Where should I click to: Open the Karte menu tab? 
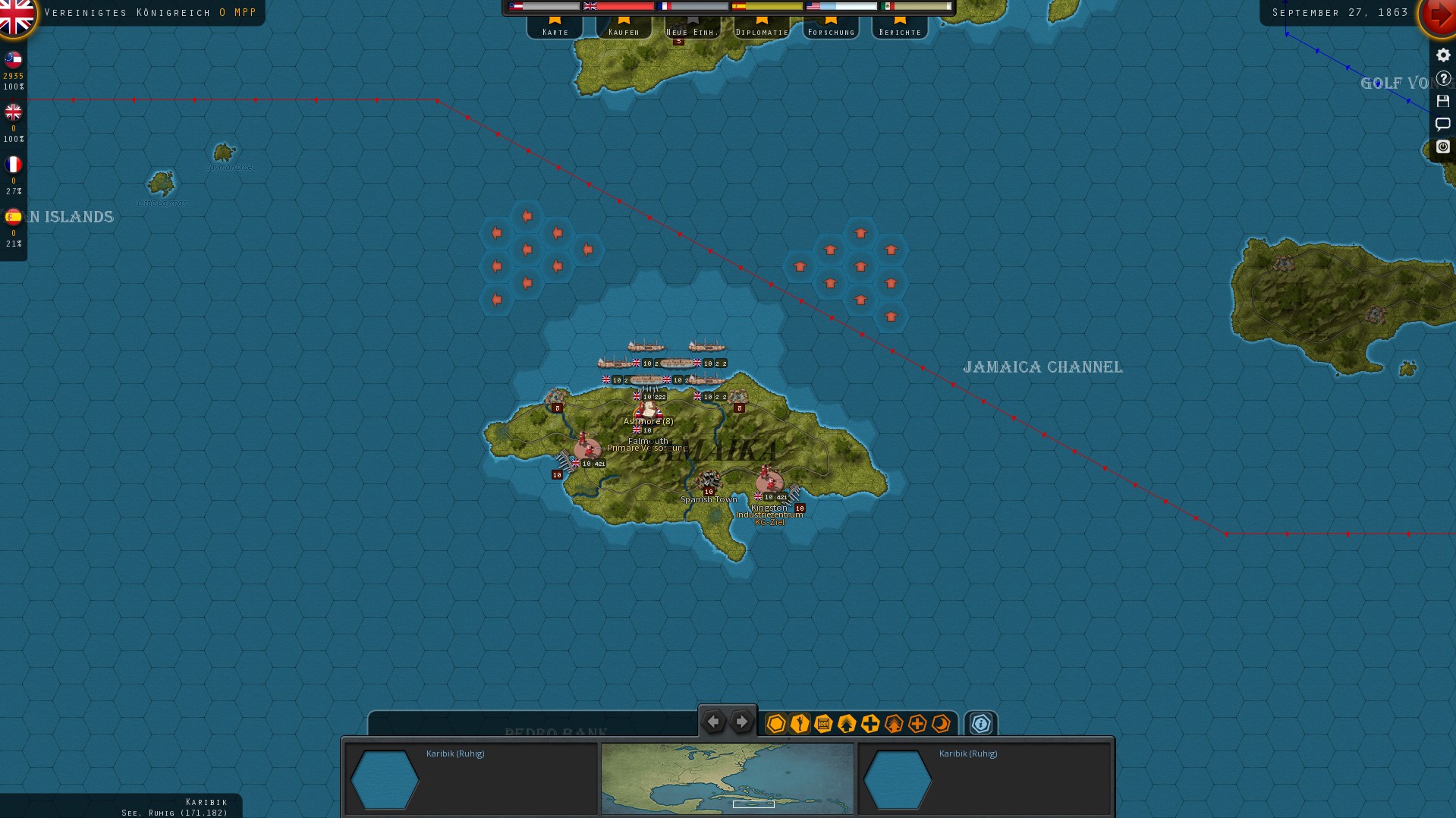coord(555,30)
